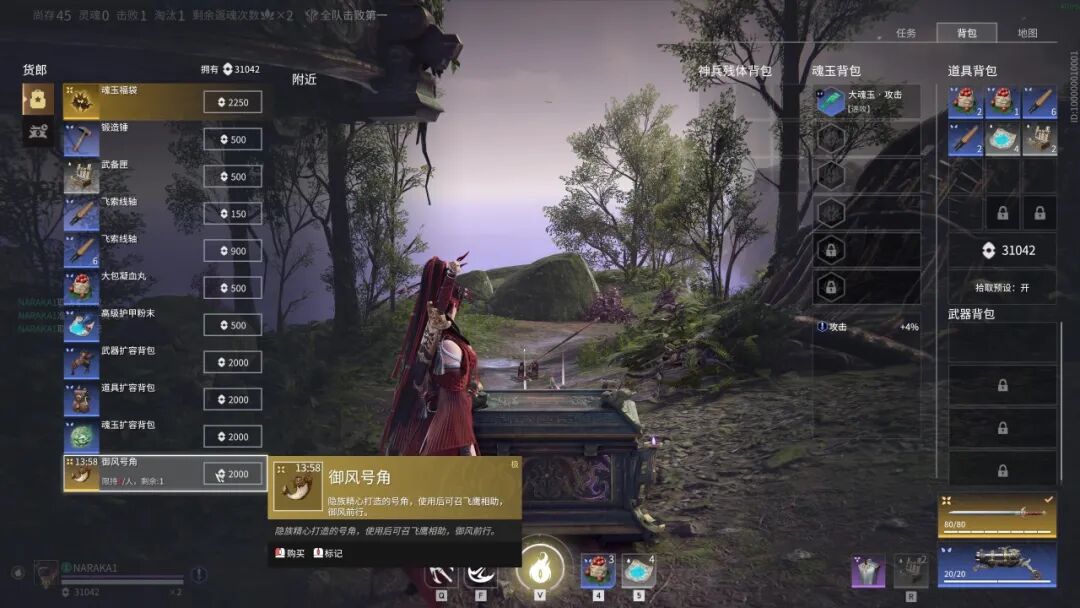The width and height of the screenshot is (1080, 608).
Task: Select the 飞索线轴 priced at 150
Action: tap(130, 213)
